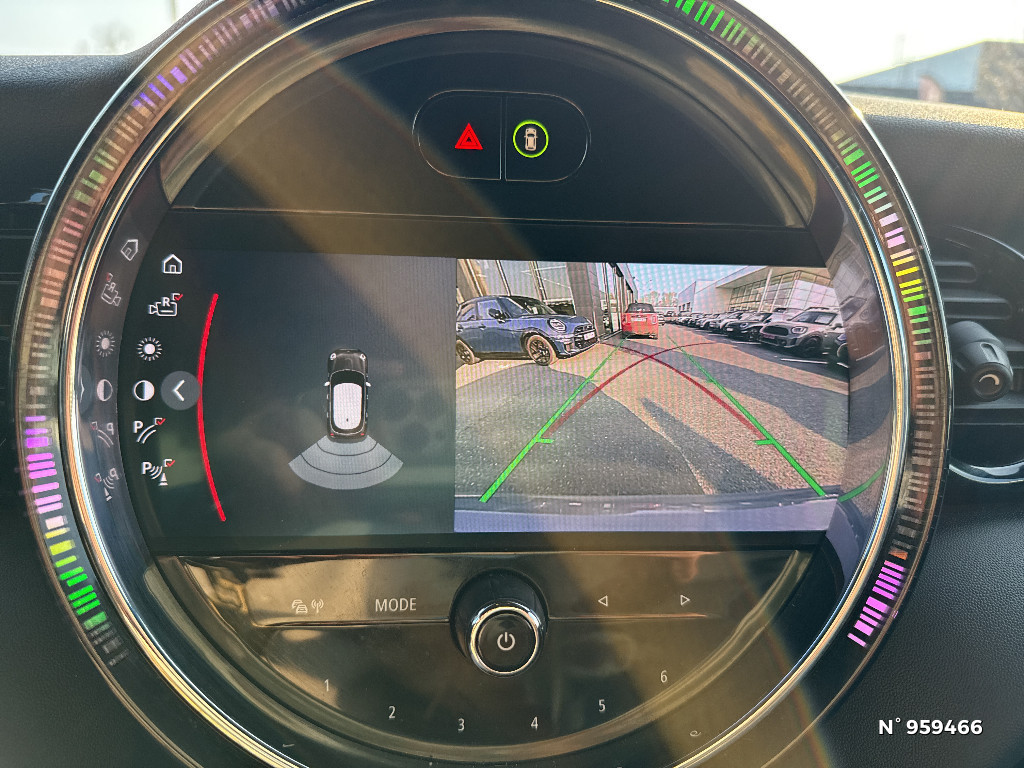The width and height of the screenshot is (1024, 768).
Task: Select the top-down car distance view
Action: [x=346, y=415]
